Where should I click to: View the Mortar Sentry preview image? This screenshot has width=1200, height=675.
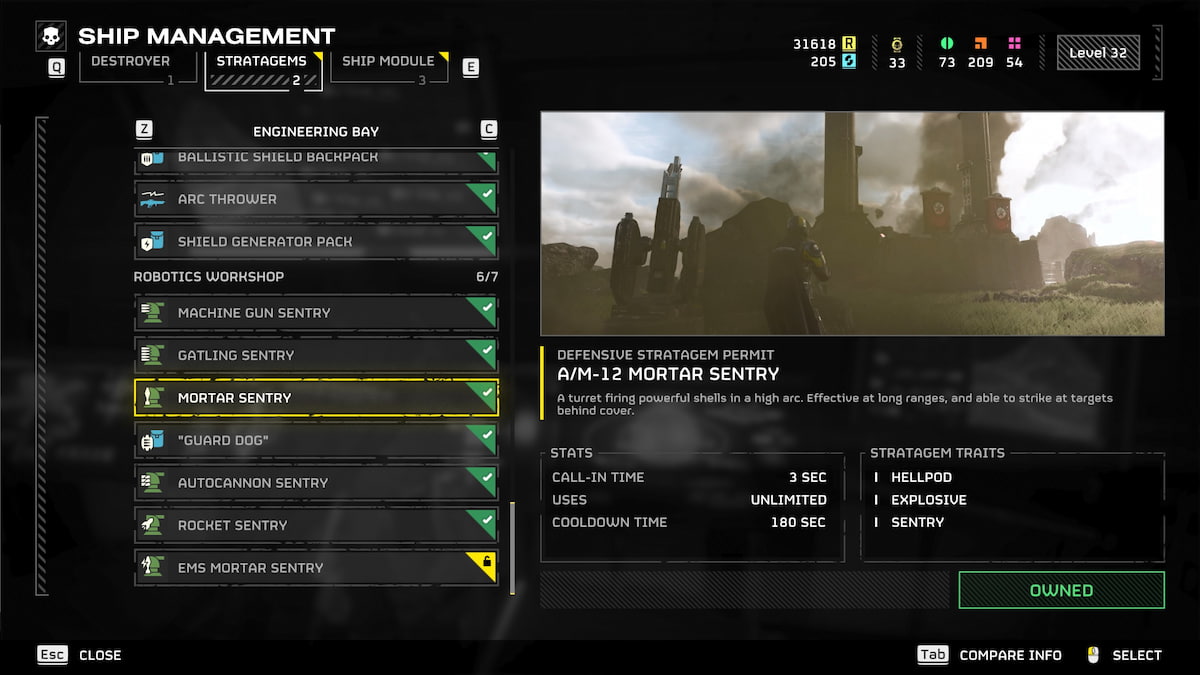(852, 223)
